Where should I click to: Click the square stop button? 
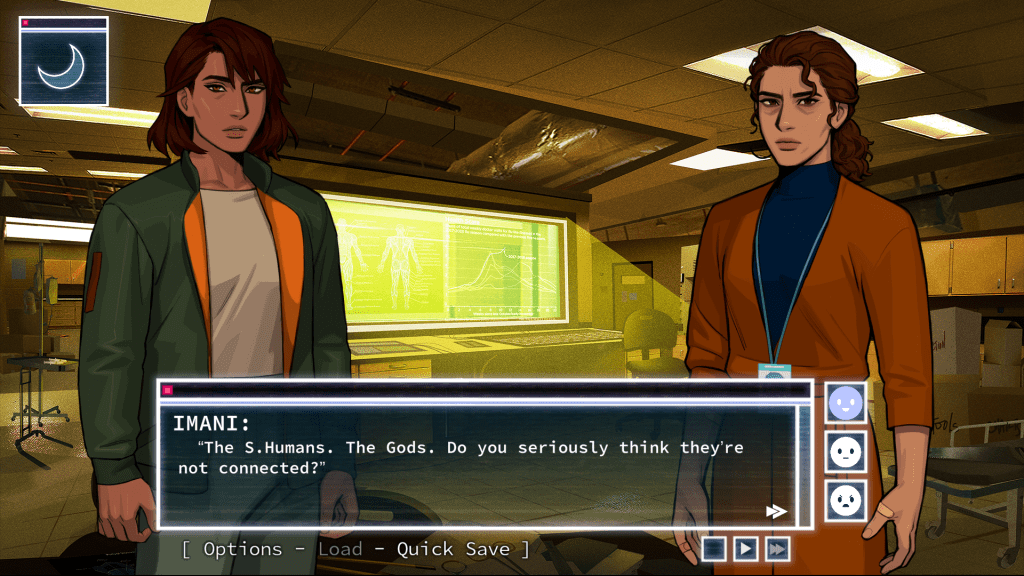[713, 548]
